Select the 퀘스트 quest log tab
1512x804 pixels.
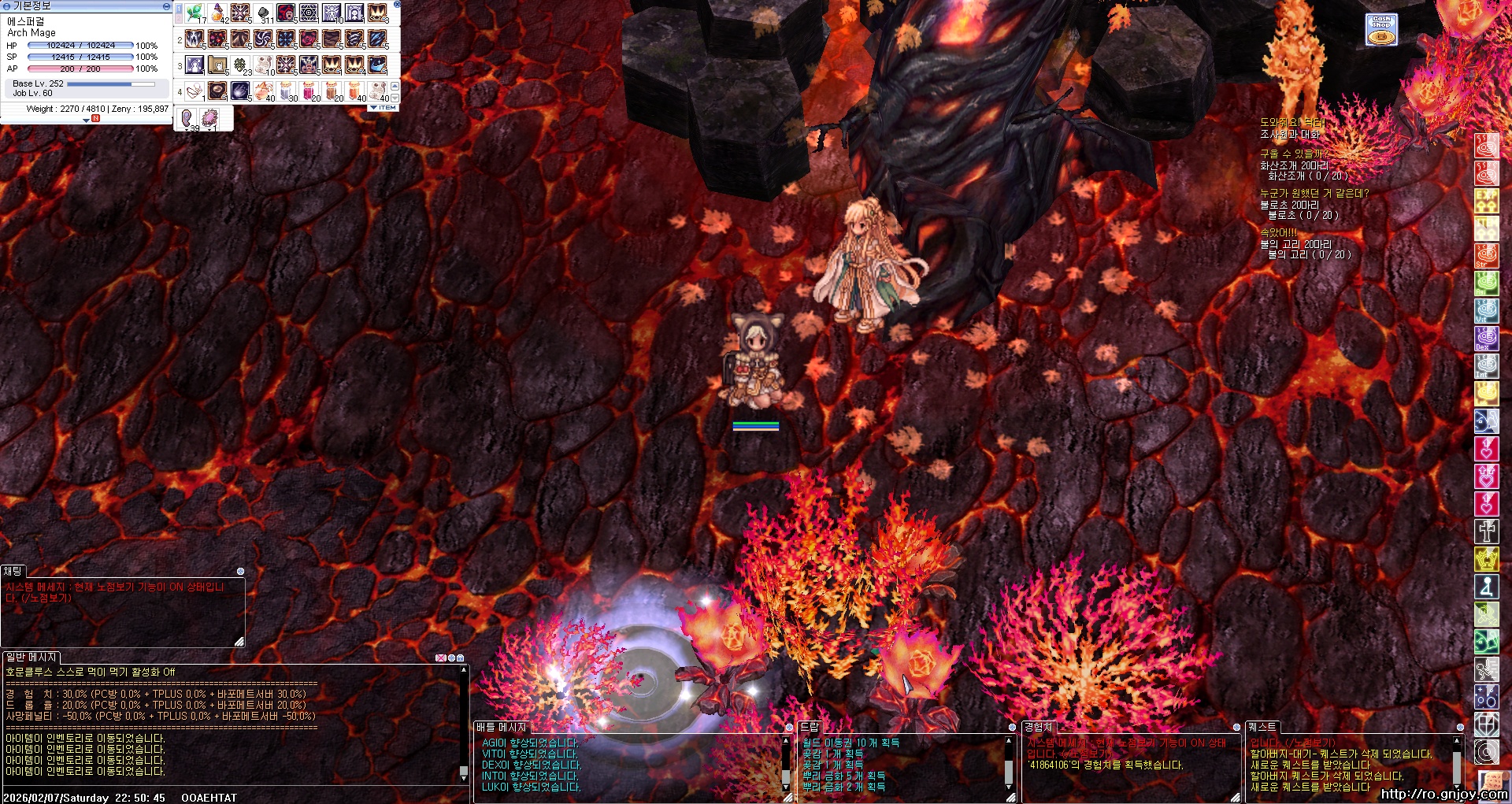point(1262,728)
